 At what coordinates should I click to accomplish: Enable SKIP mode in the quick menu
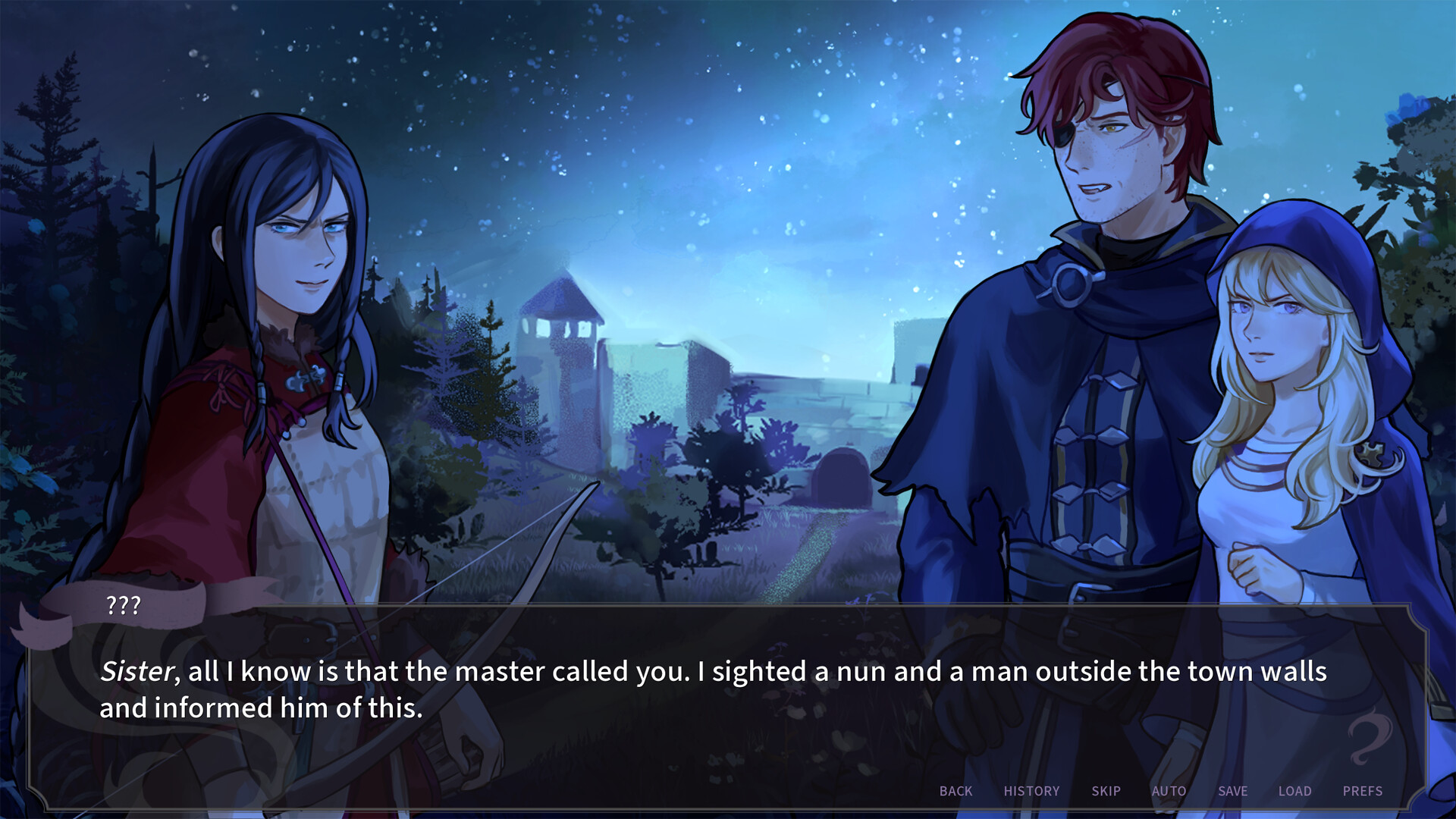pyautogui.click(x=1106, y=791)
